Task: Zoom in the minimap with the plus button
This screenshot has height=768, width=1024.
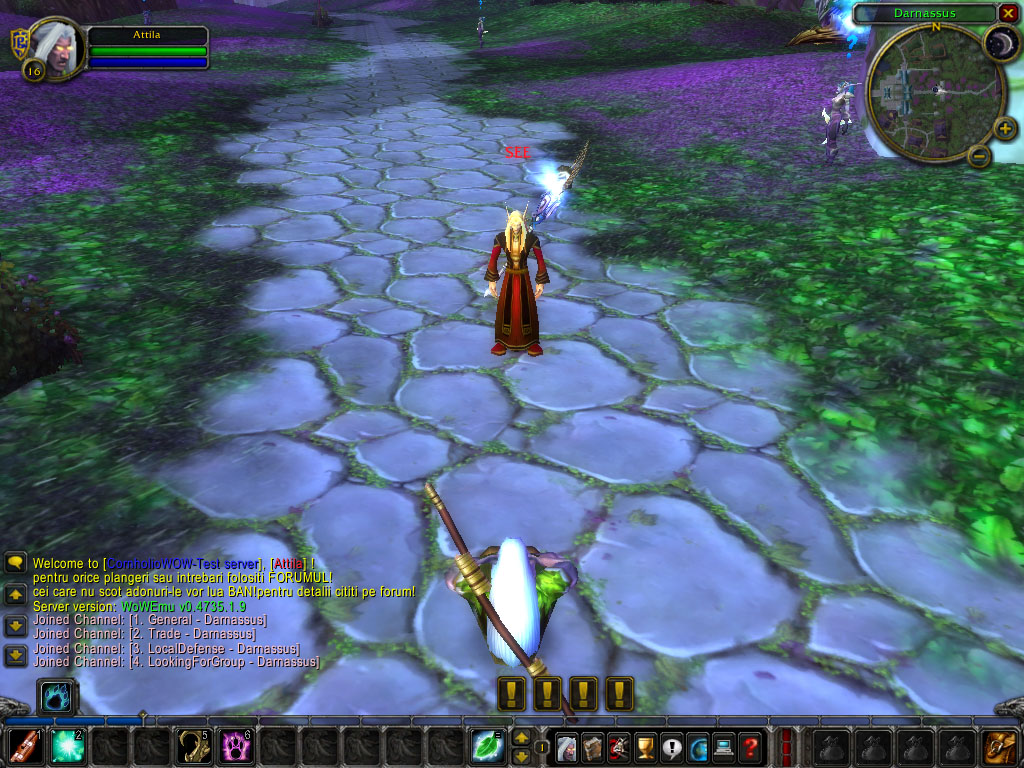Action: click(x=1005, y=129)
